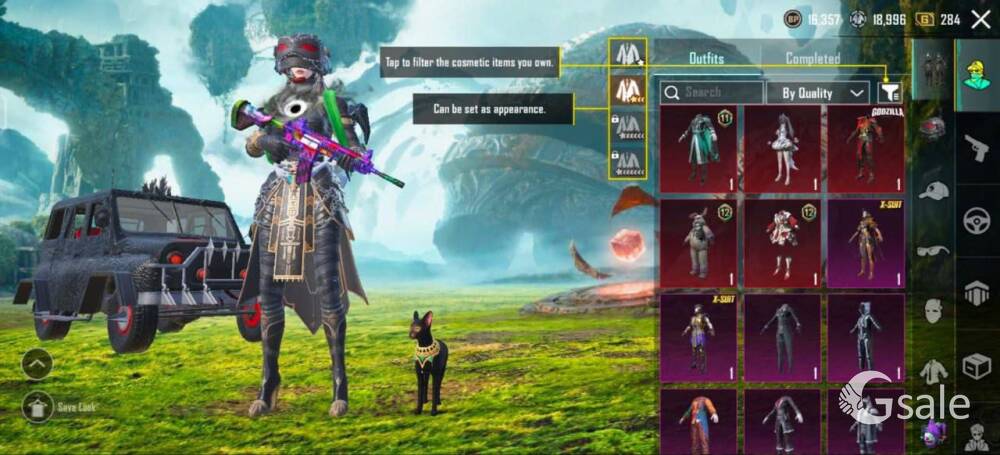Image resolution: width=1000 pixels, height=455 pixels.
Task: Choose the white dress outfit tile
Action: coord(781,149)
